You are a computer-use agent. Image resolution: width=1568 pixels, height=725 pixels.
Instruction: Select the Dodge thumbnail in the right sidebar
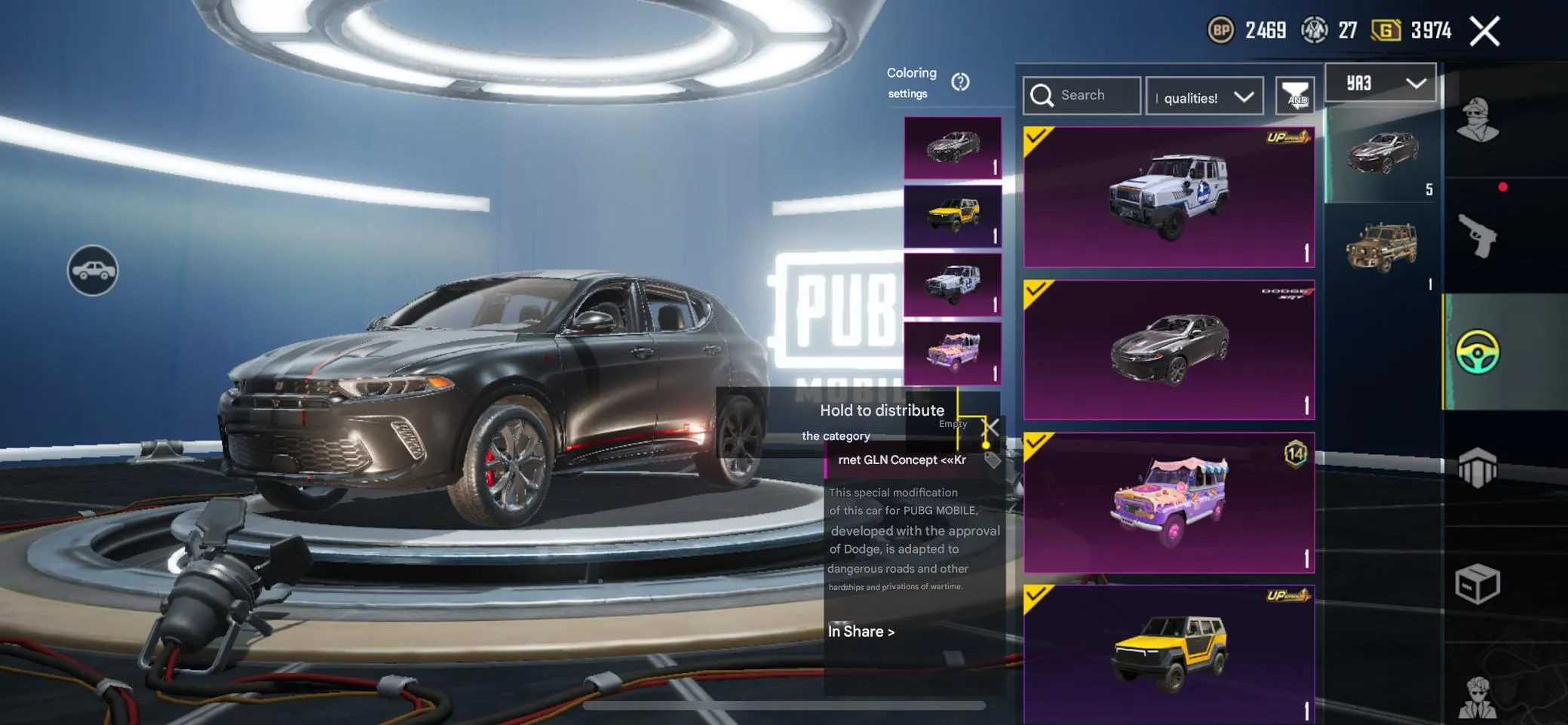[1382, 156]
